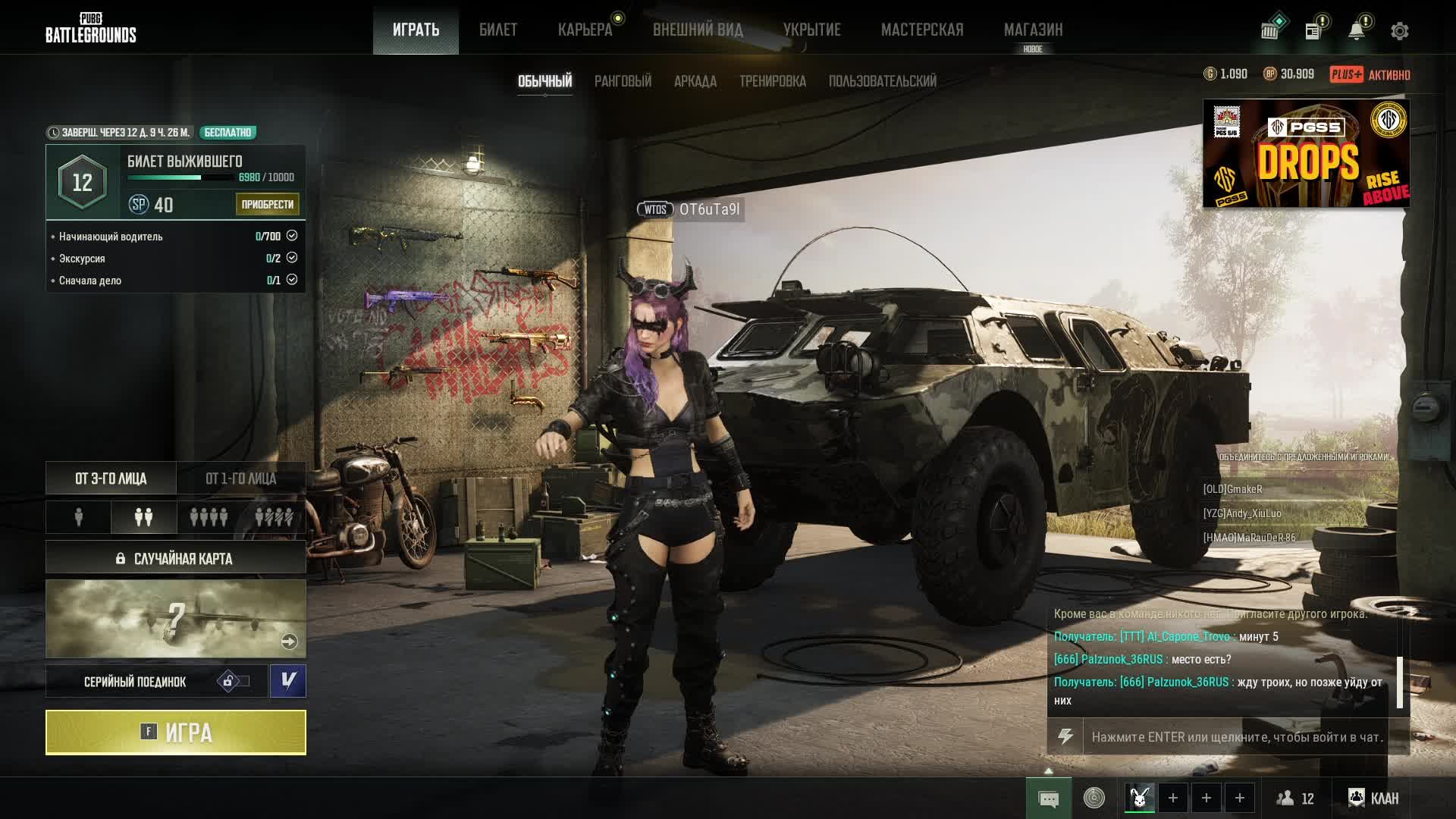
Task: Select the solo single-player team size
Action: click(x=79, y=517)
